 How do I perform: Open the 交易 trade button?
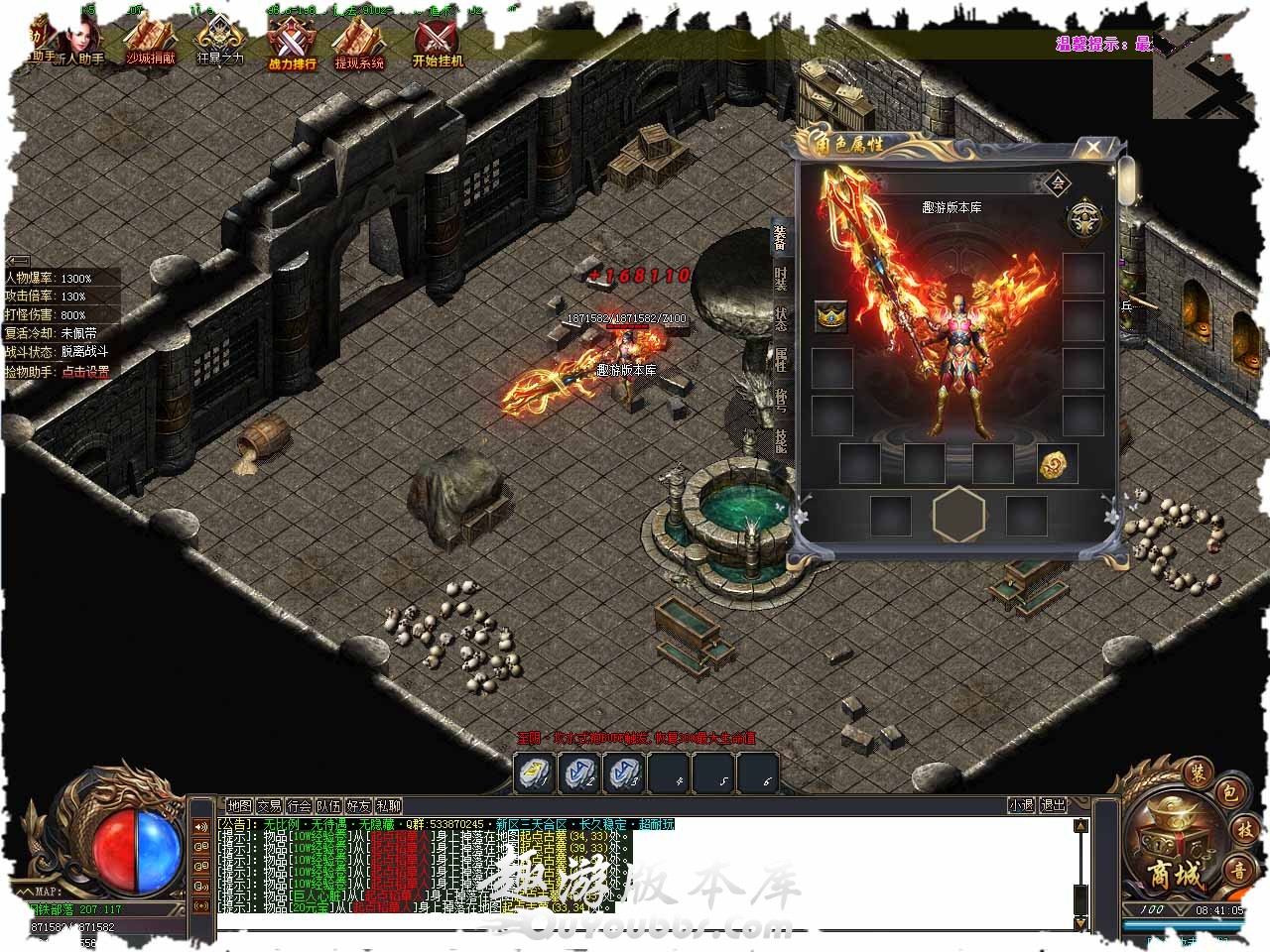pyautogui.click(x=269, y=806)
